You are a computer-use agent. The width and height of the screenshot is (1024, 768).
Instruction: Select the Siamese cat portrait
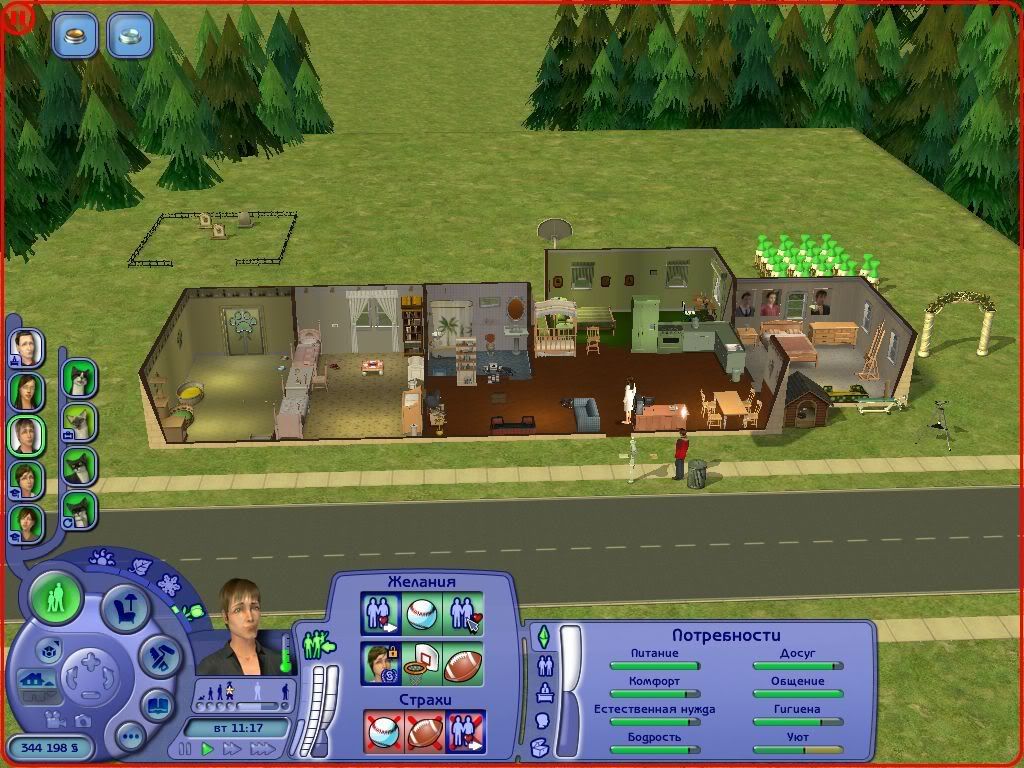(78, 423)
